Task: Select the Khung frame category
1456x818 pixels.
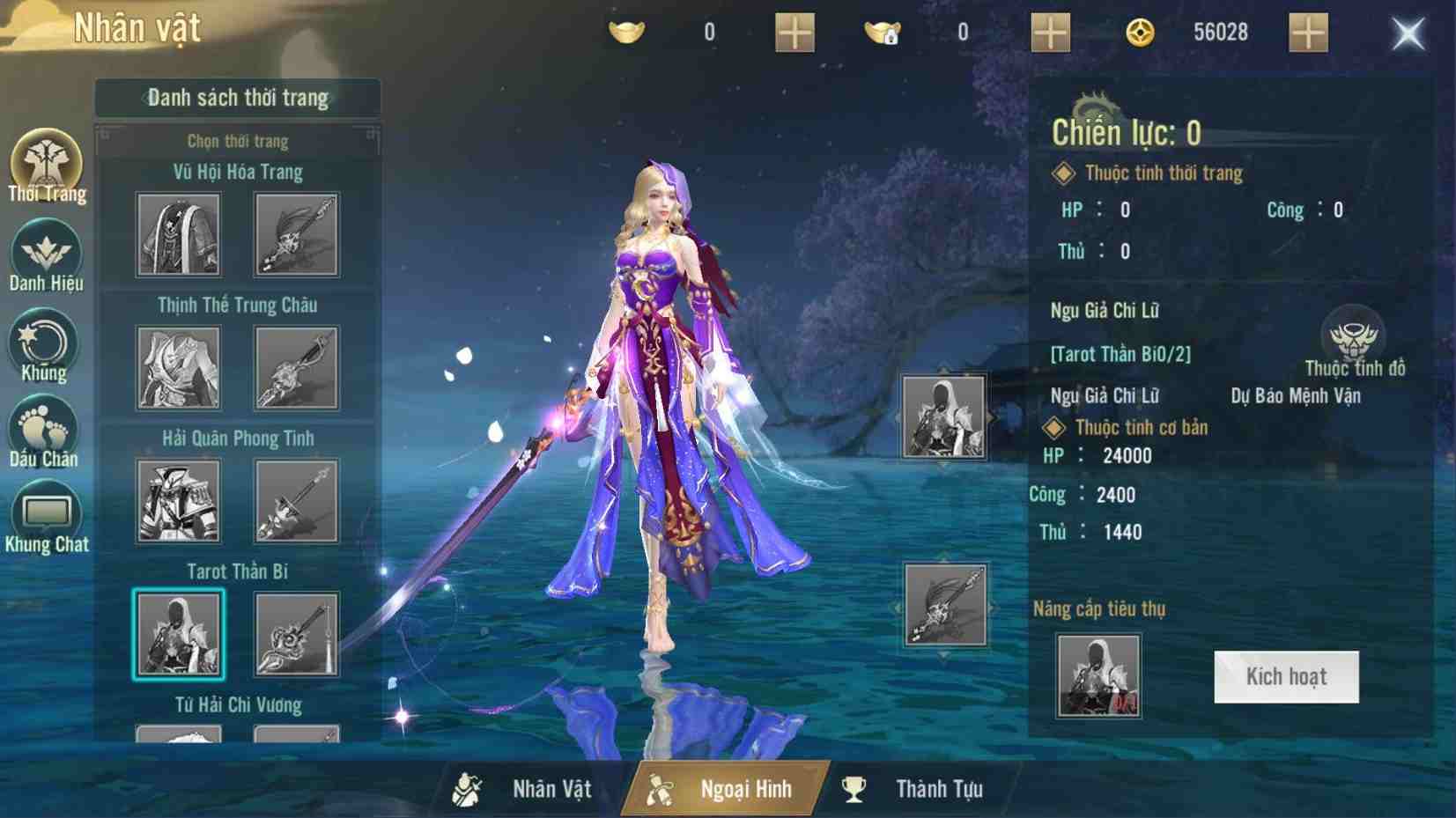Action: click(44, 345)
